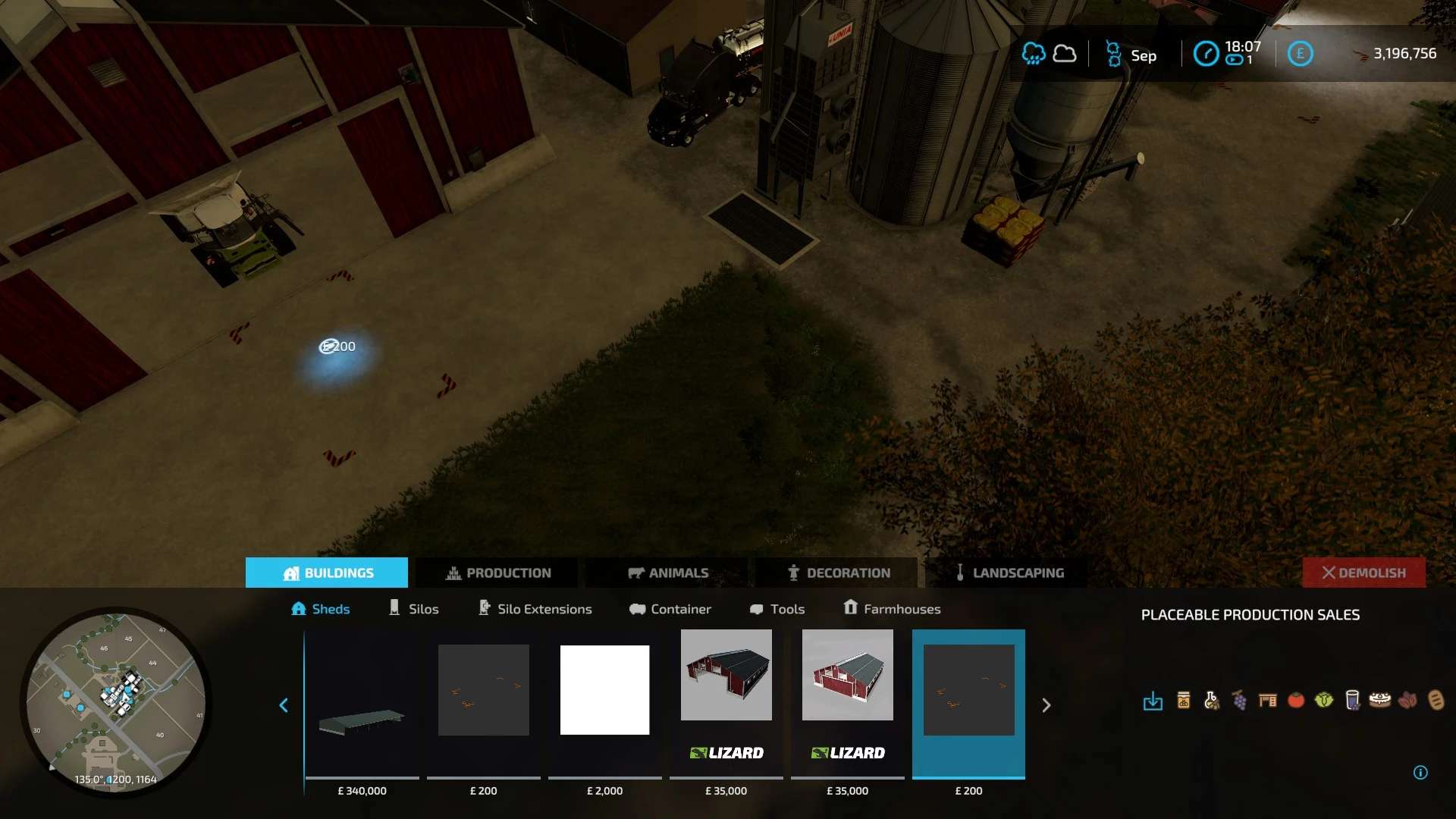1456x819 pixels.
Task: Show next items with right arrow
Action: (1046, 705)
